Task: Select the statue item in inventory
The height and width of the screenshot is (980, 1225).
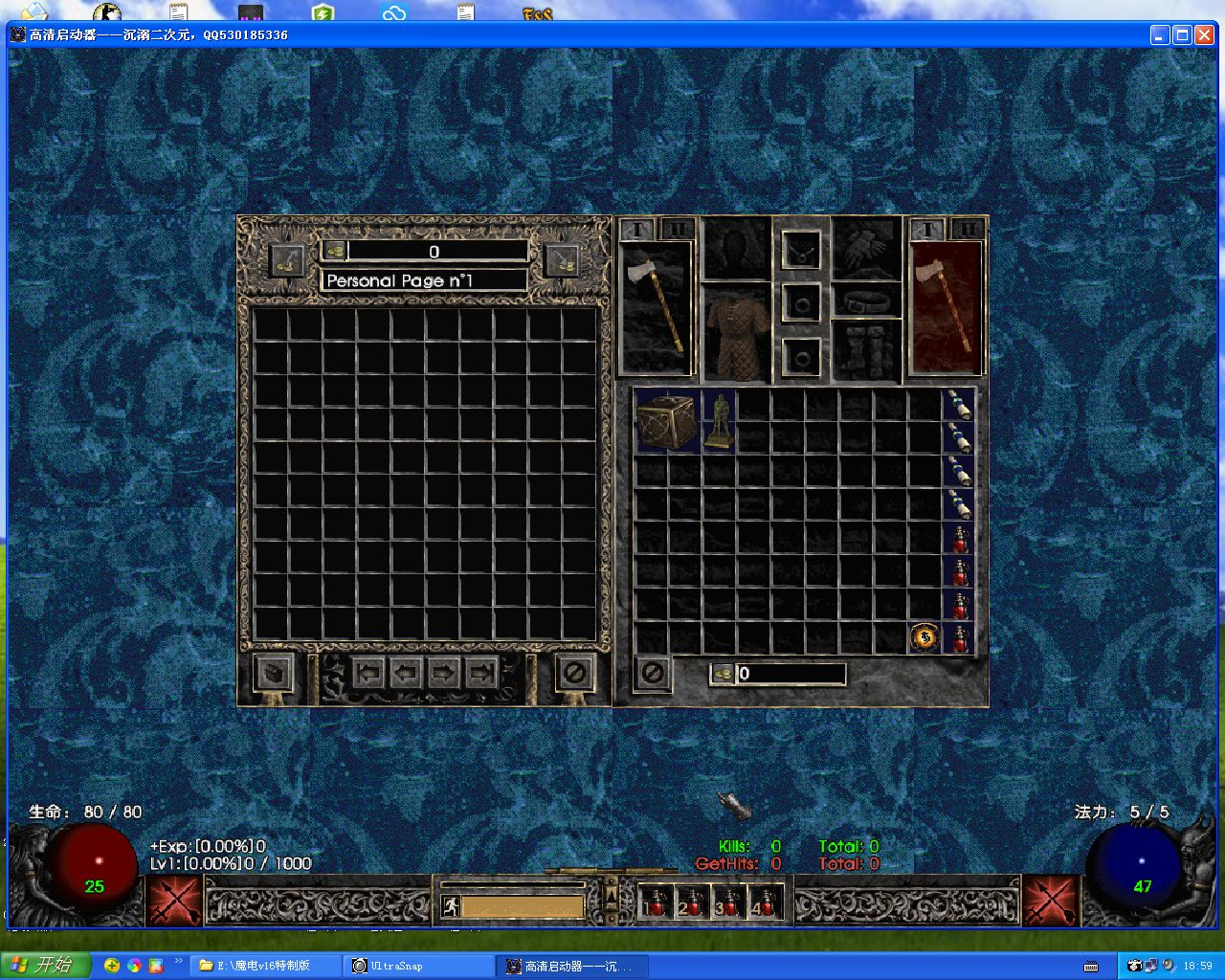Action: coord(718,421)
